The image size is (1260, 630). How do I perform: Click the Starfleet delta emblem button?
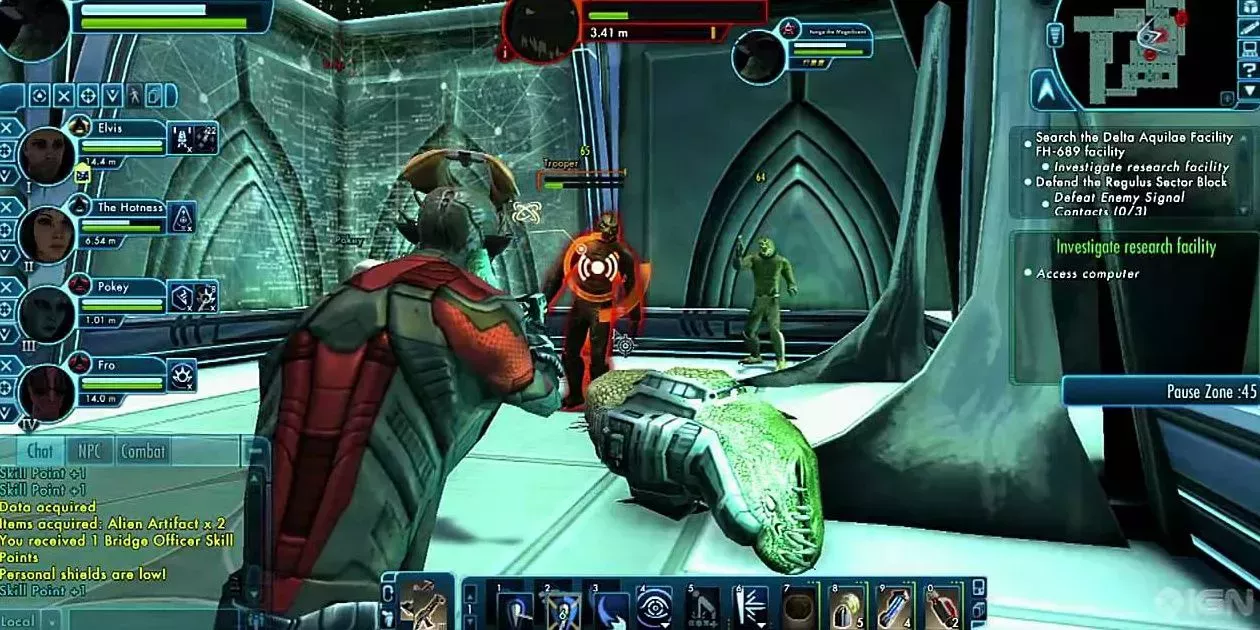click(1044, 90)
